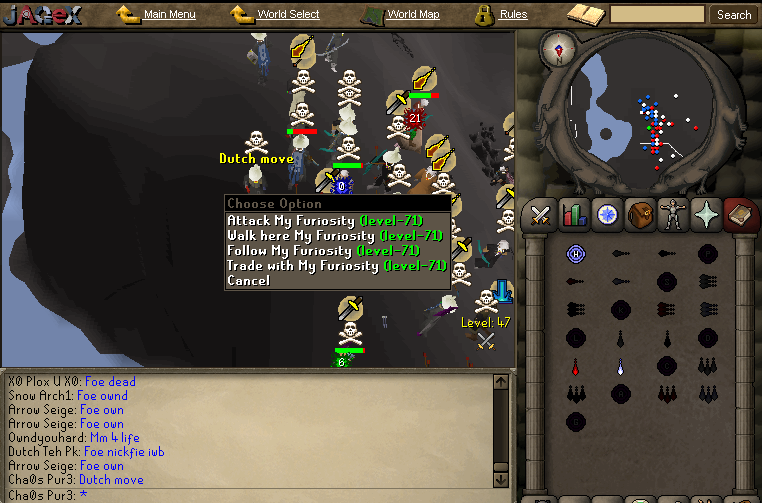
Task: View the Rules page
Action: click(513, 15)
